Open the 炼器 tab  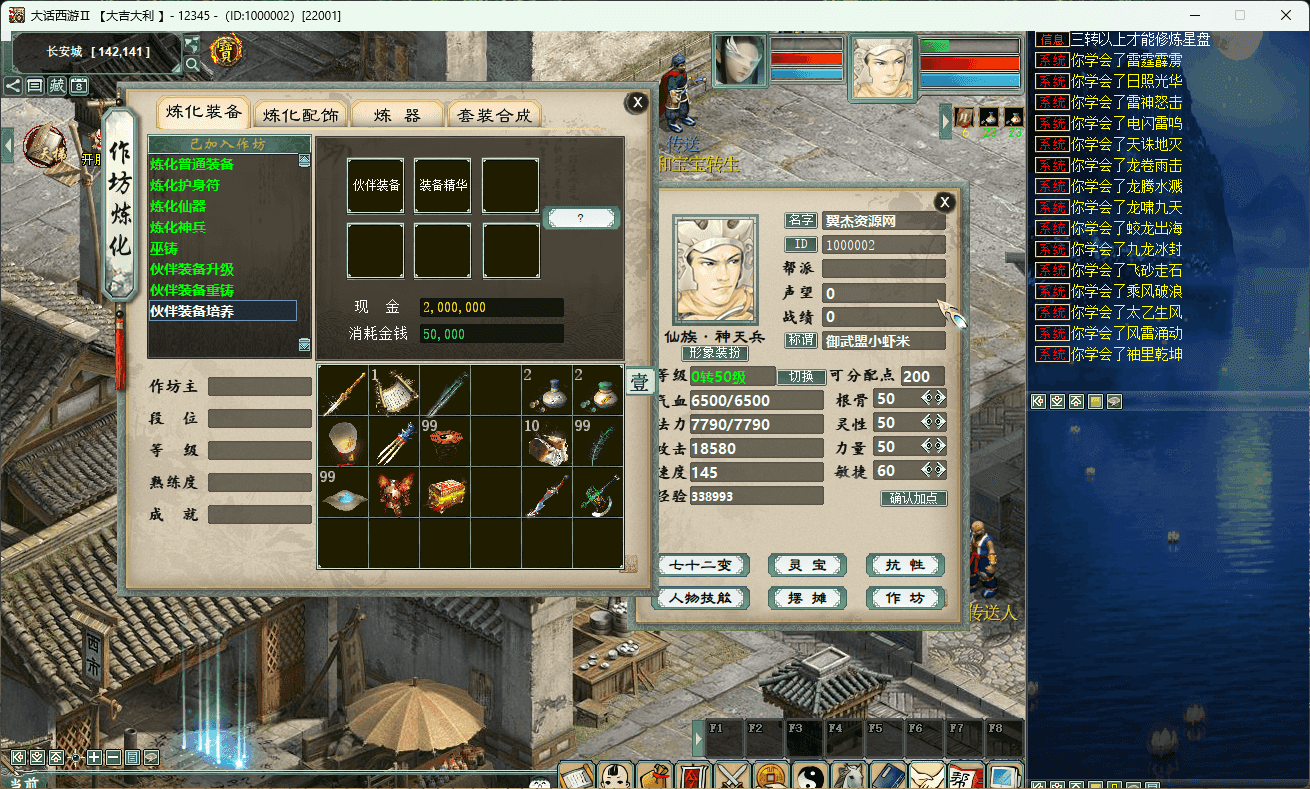[x=396, y=115]
